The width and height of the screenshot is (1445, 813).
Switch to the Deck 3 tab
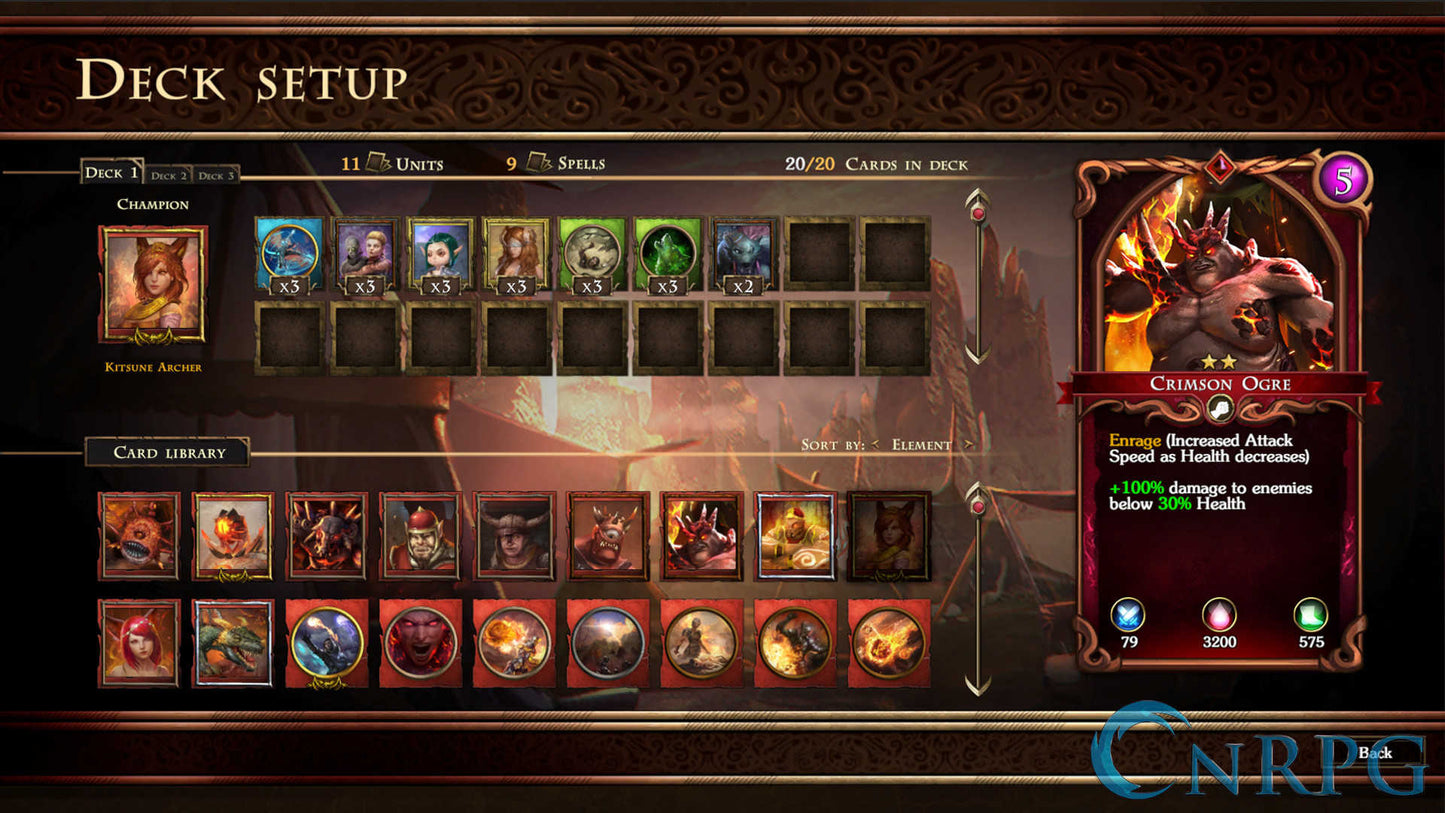click(216, 175)
